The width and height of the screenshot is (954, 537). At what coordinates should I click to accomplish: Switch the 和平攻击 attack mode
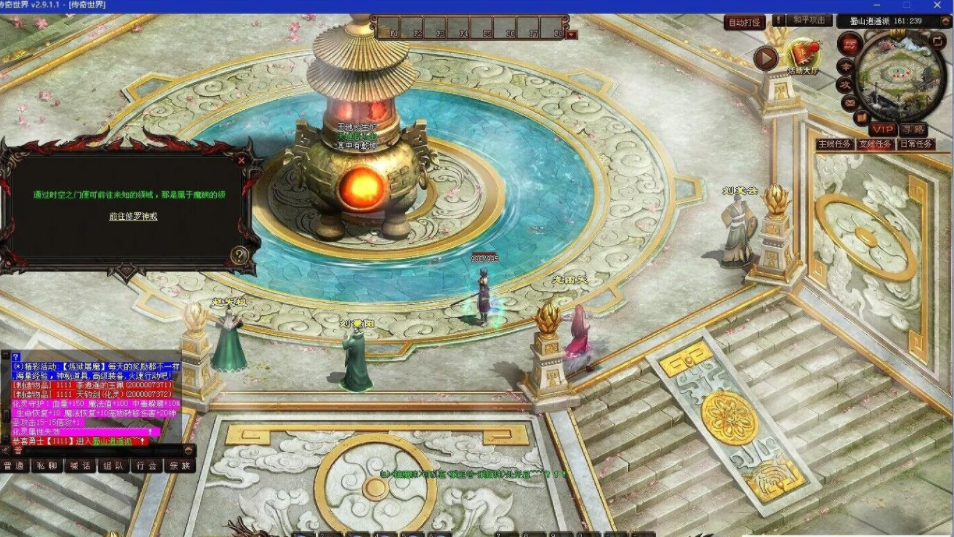pyautogui.click(x=808, y=21)
